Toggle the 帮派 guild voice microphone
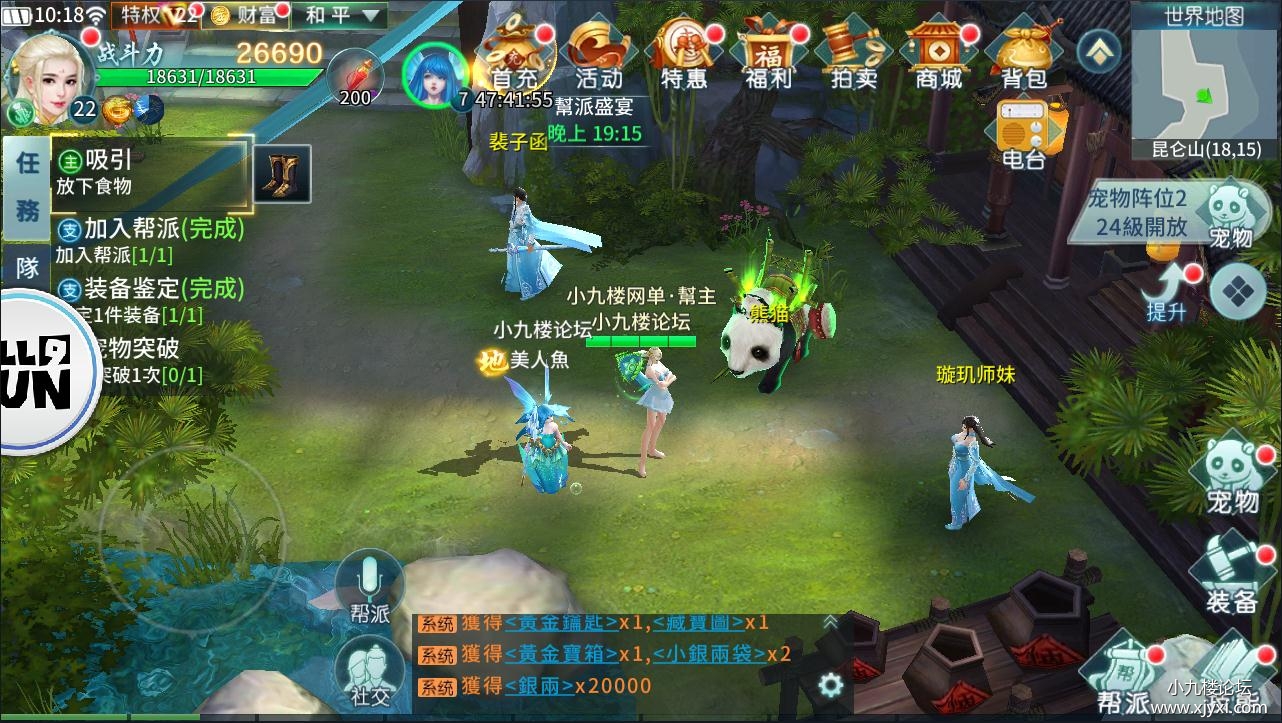The height and width of the screenshot is (723, 1282). [370, 580]
